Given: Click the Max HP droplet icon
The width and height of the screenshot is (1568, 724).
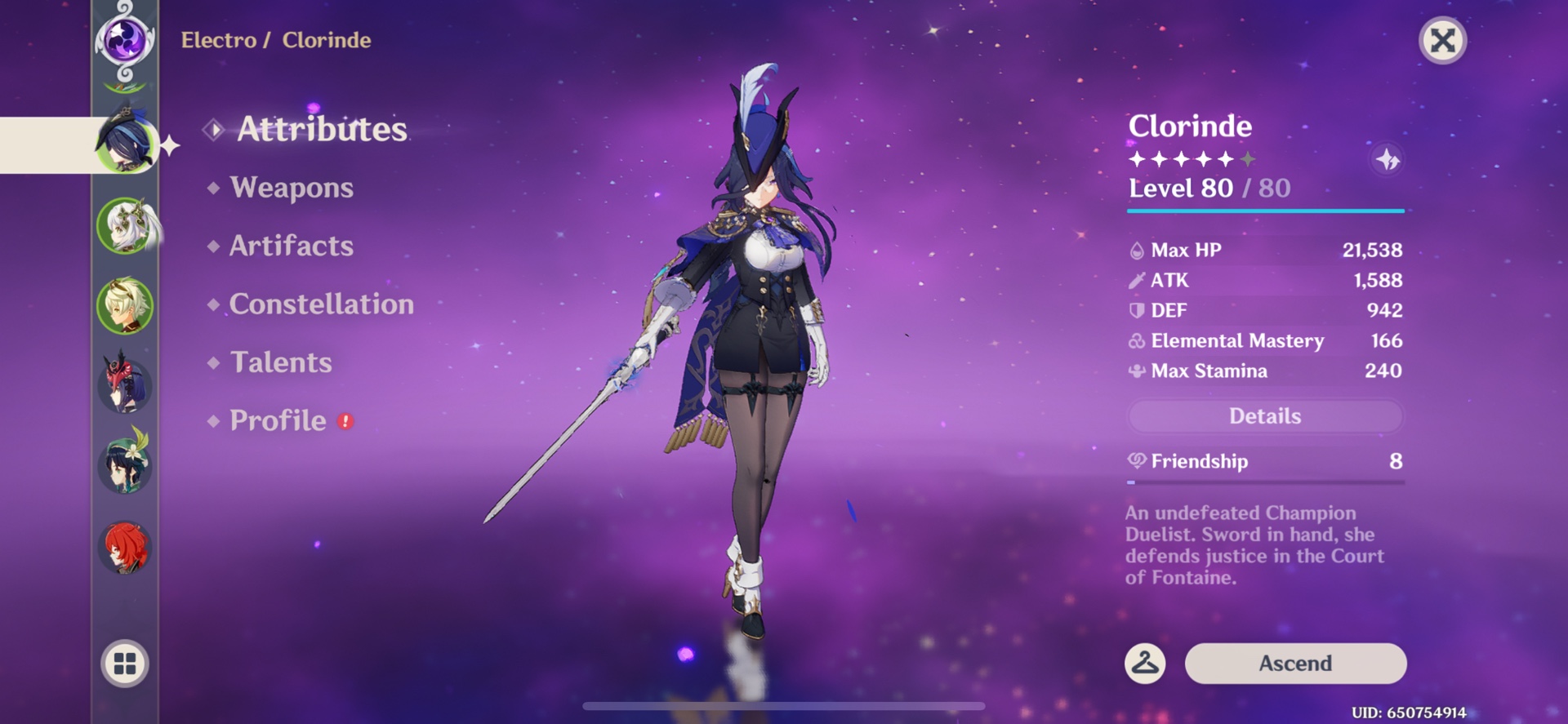Looking at the screenshot, I should tap(1135, 250).
